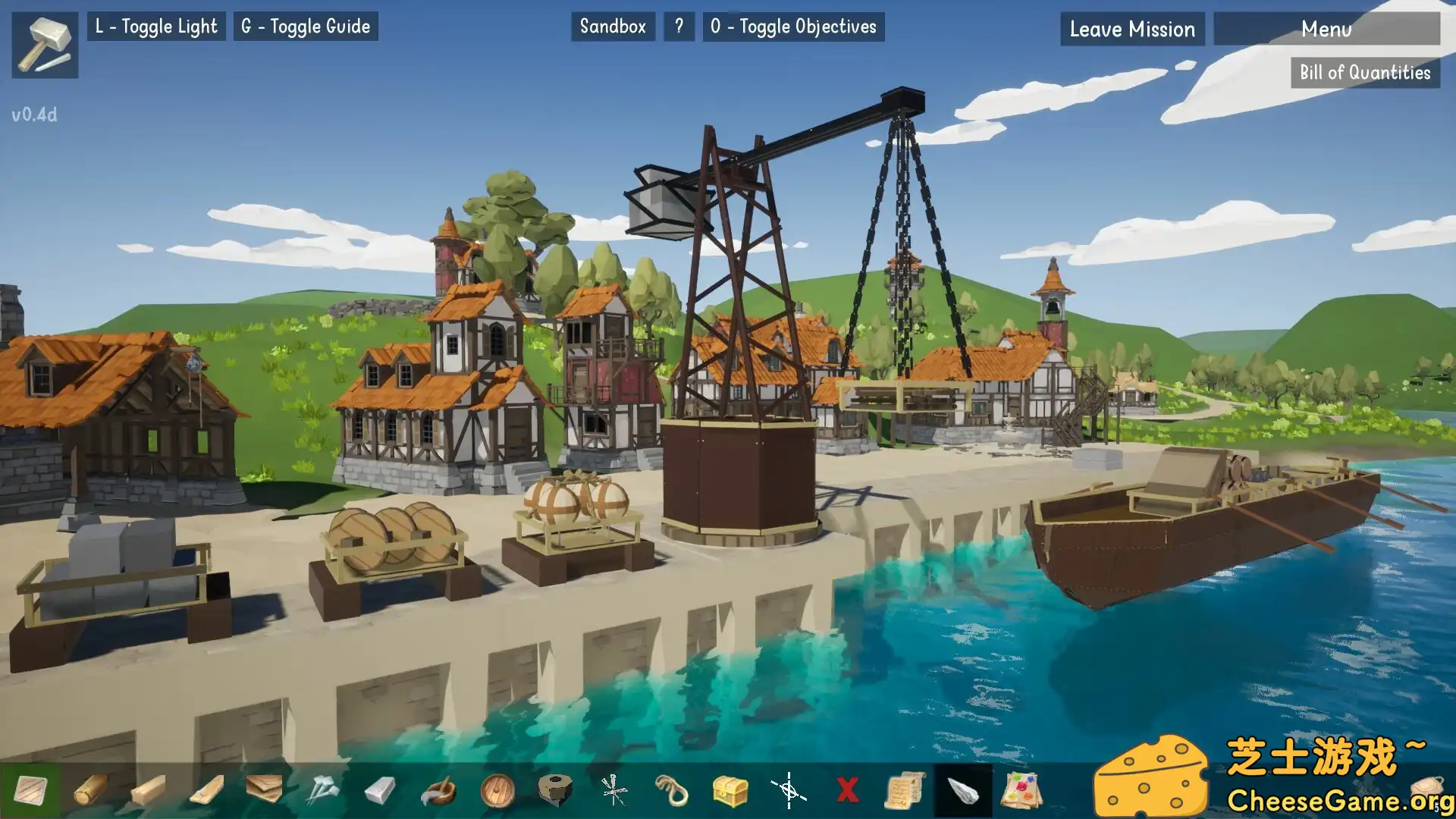Show the Bill of Quantities

pyautogui.click(x=1365, y=73)
